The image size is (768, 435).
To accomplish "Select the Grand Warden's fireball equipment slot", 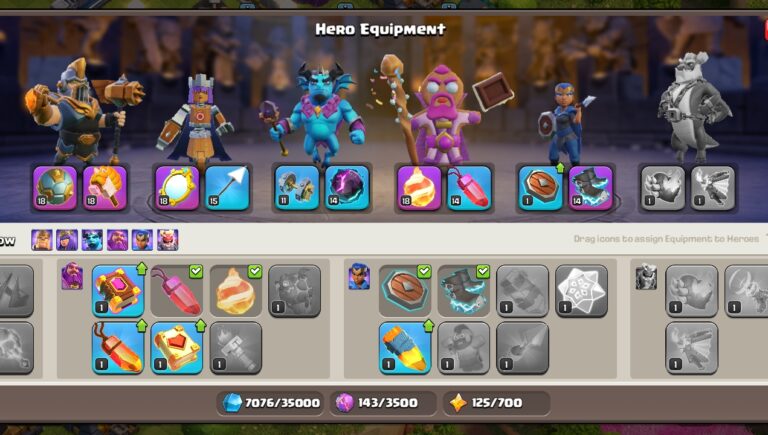I will tap(419, 188).
